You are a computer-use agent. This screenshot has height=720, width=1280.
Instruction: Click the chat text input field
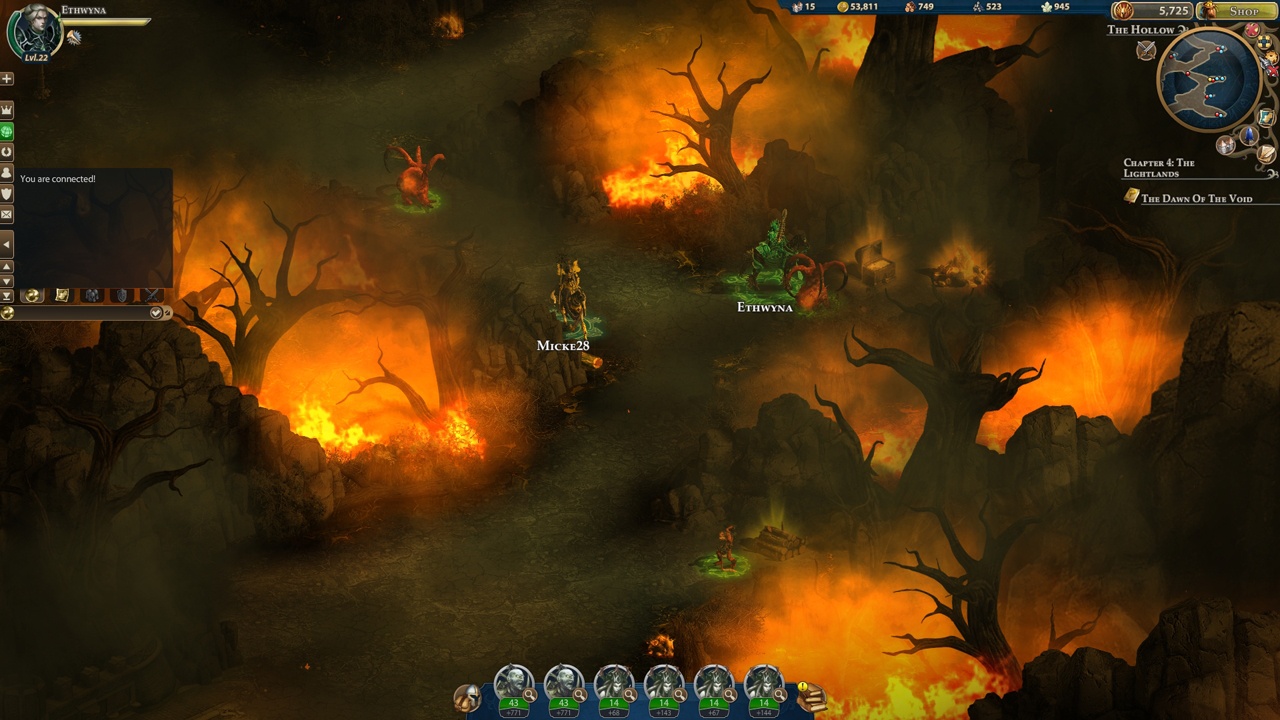click(78, 313)
